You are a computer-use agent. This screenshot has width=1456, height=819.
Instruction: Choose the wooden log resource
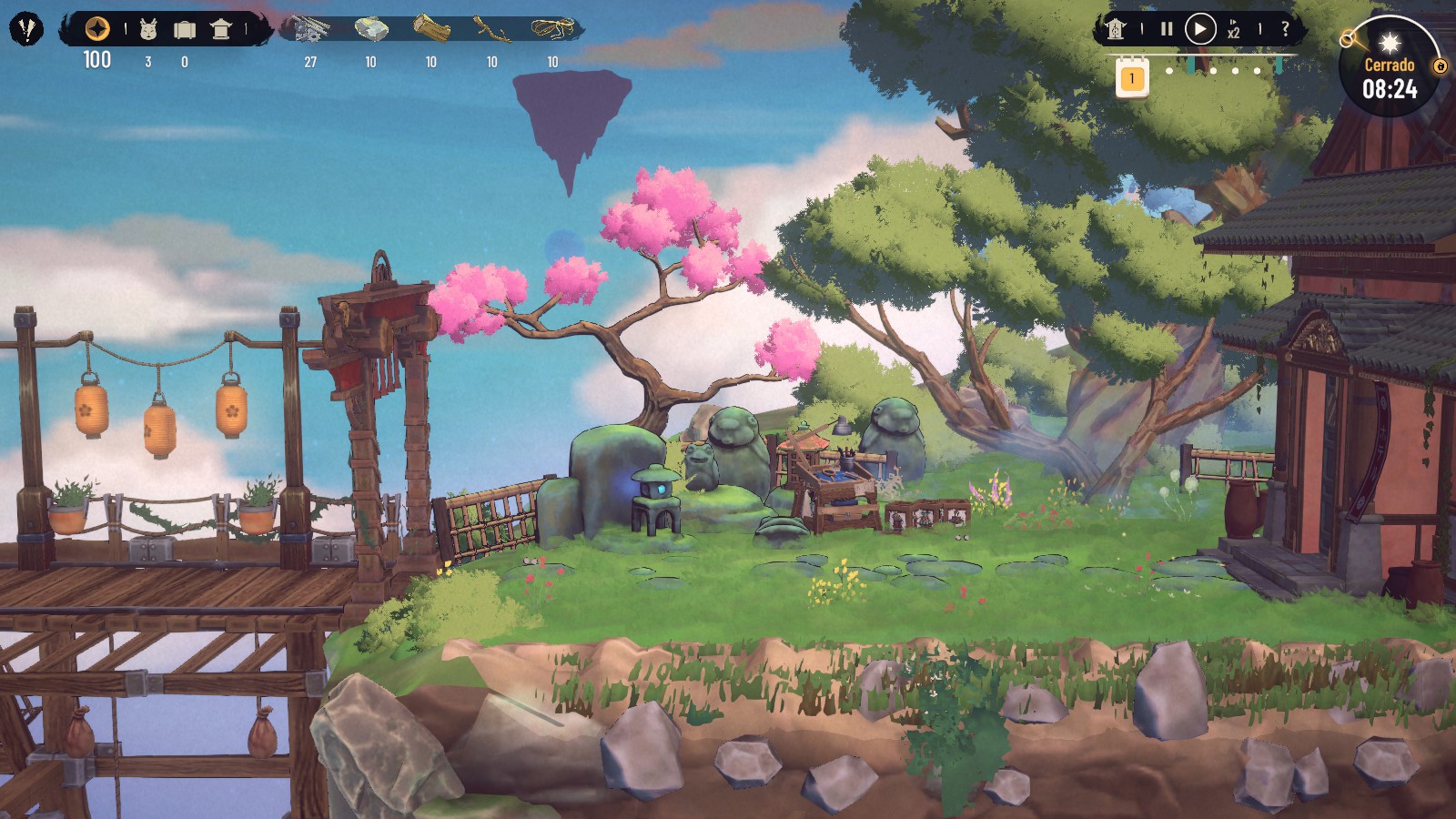pos(431,29)
